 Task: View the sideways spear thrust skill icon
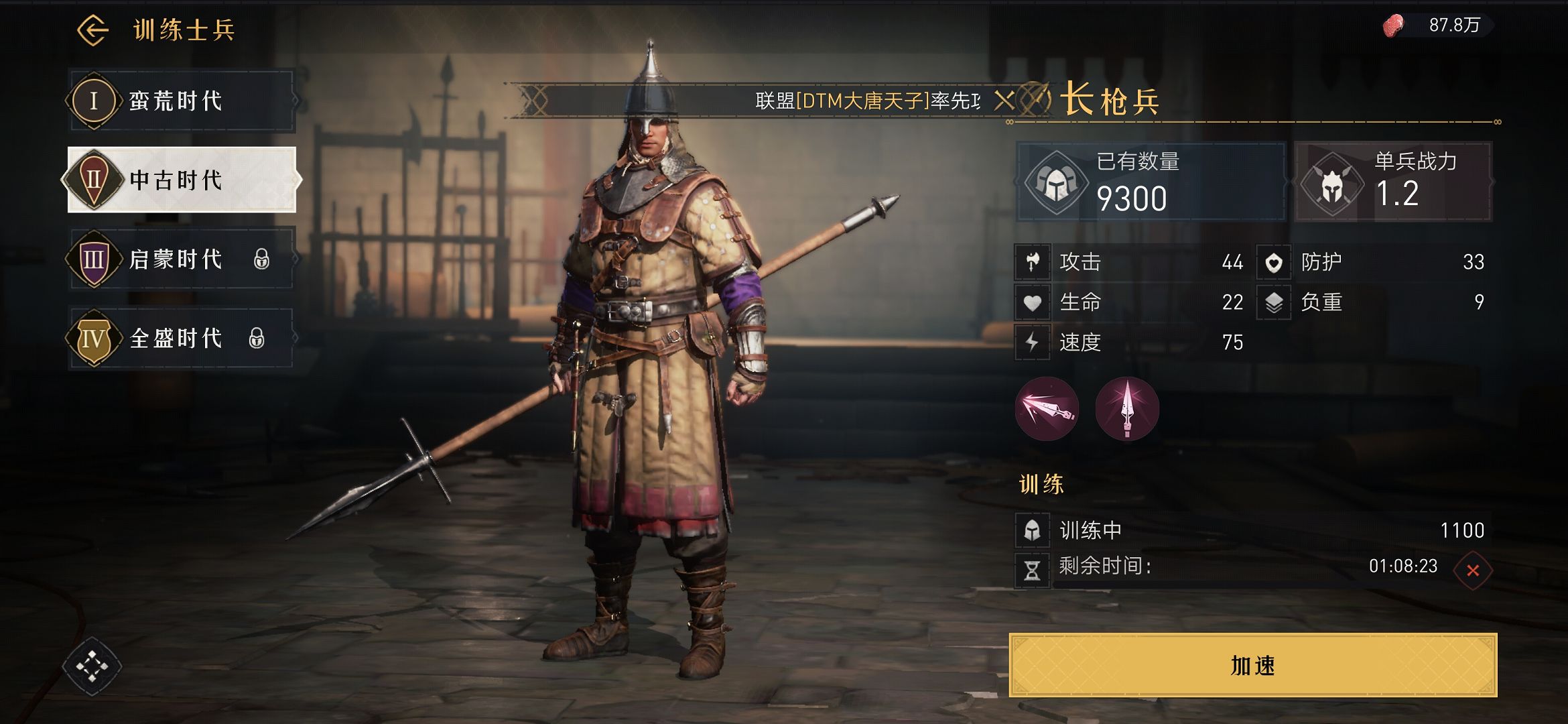tap(1047, 408)
